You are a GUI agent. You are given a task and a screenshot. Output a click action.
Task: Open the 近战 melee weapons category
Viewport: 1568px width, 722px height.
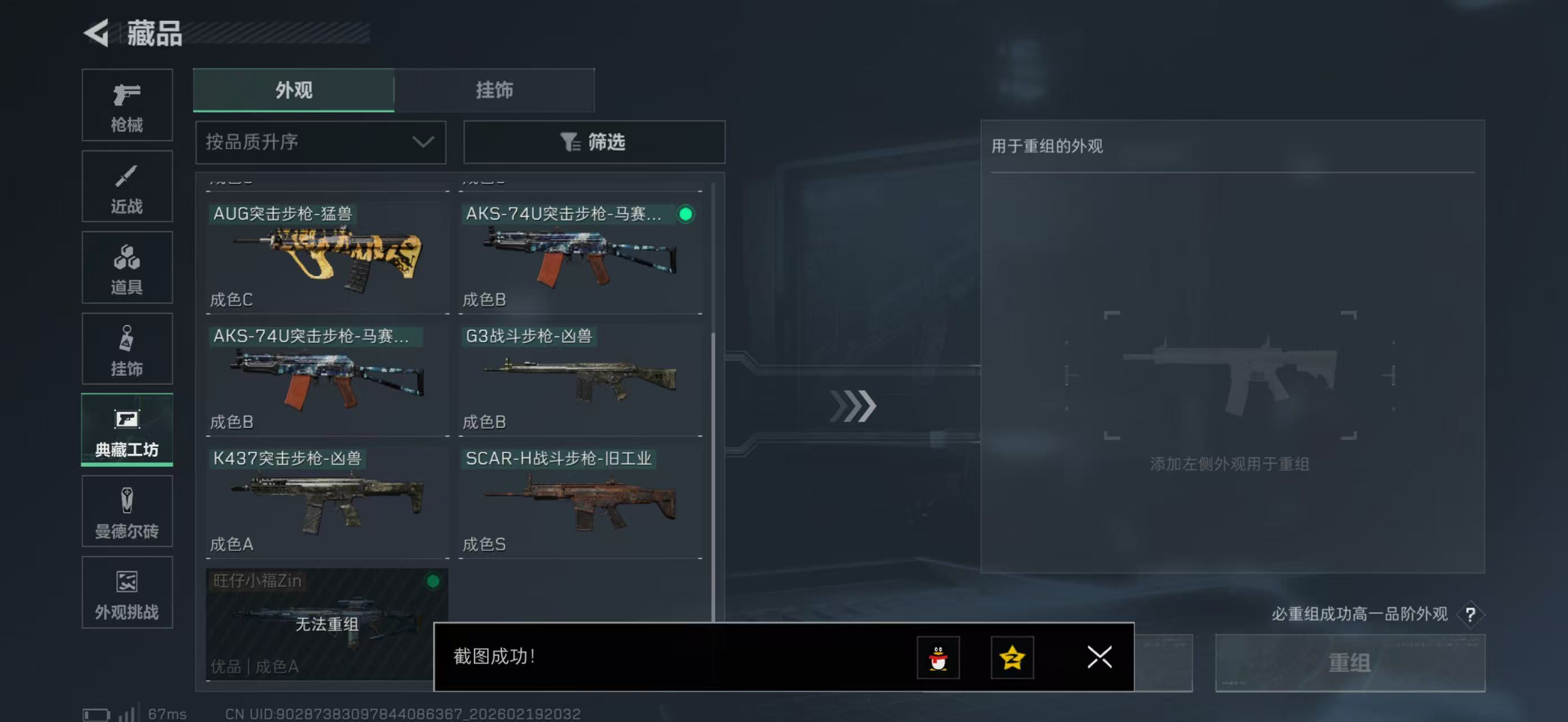click(127, 186)
